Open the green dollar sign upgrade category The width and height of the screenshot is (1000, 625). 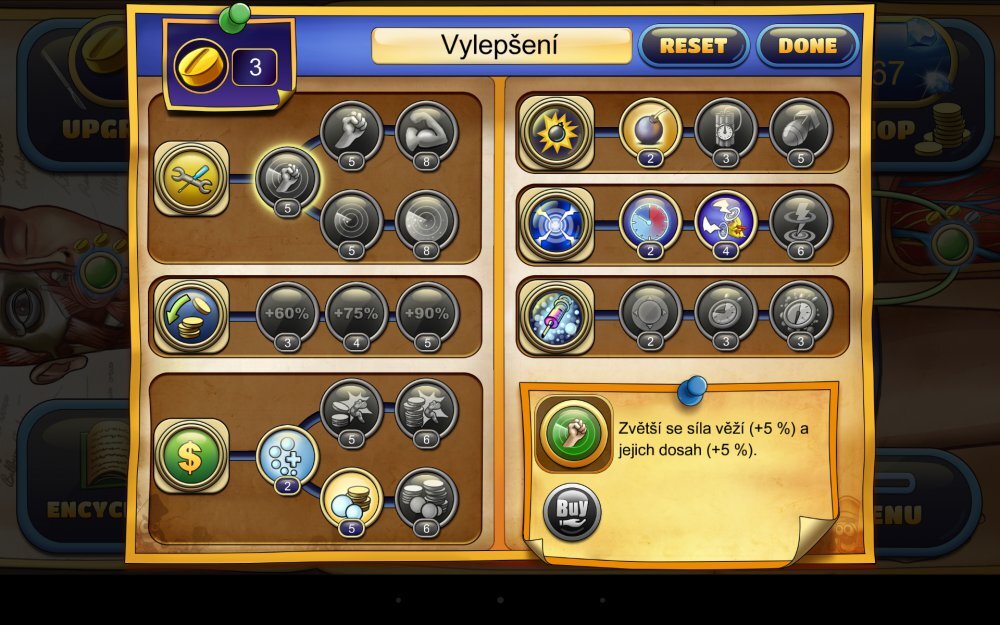(190, 455)
